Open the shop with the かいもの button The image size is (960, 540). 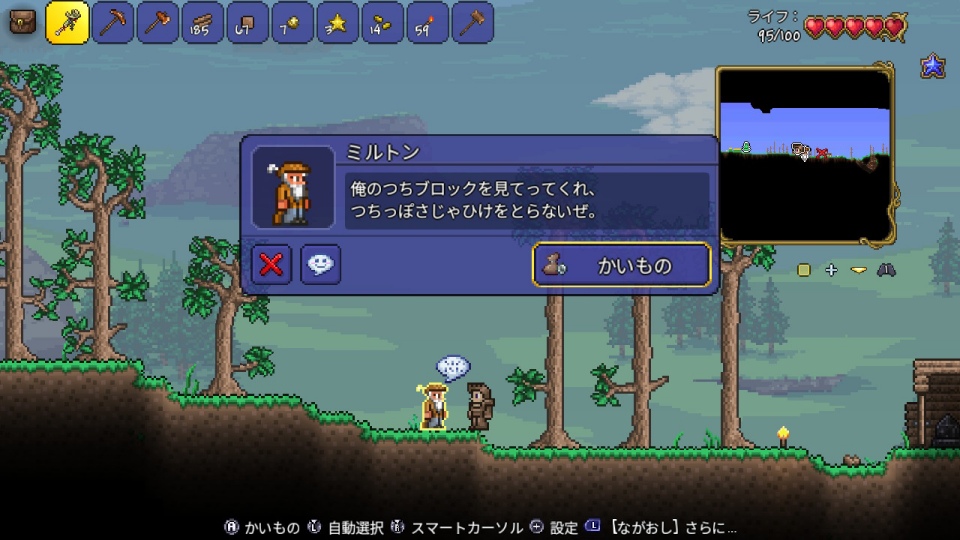(x=621, y=265)
